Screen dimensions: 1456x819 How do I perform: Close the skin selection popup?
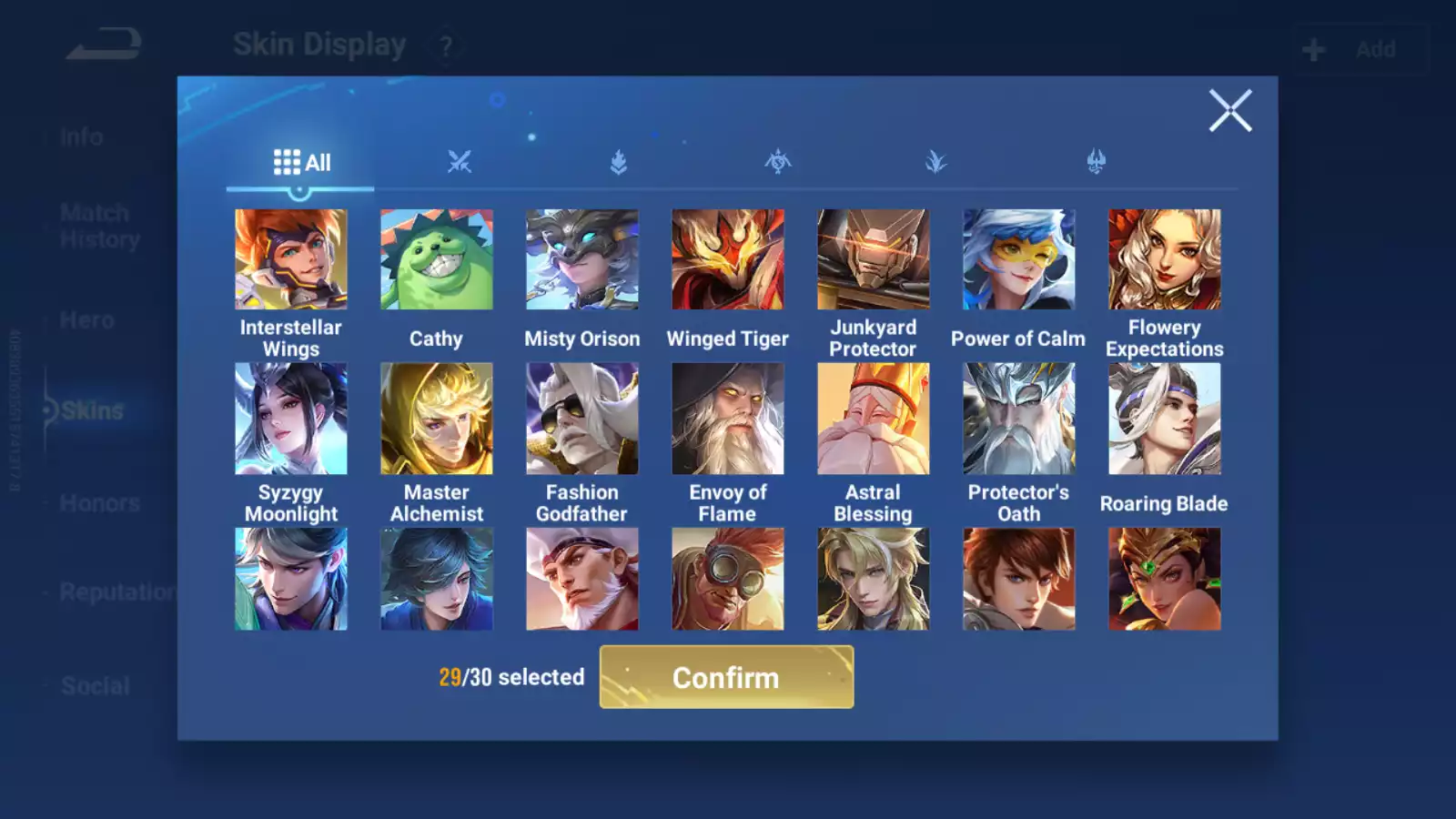tap(1230, 111)
